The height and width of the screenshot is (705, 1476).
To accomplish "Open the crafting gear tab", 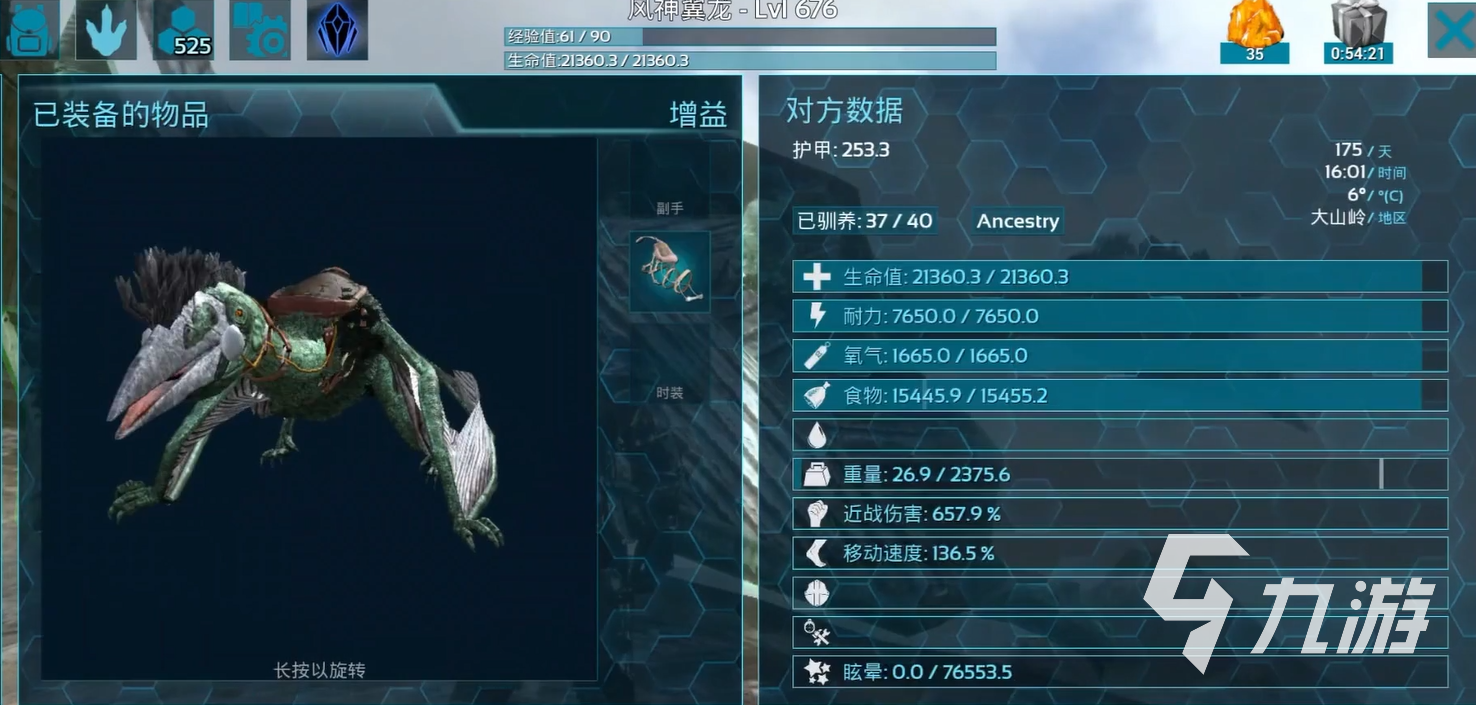I will click(x=260, y=30).
